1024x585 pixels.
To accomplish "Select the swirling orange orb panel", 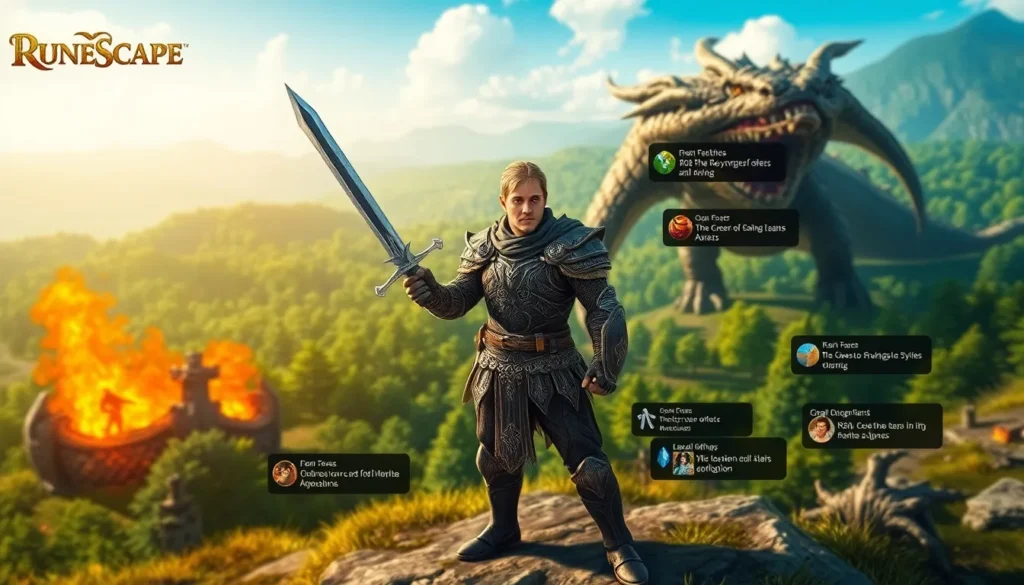I will click(x=730, y=228).
